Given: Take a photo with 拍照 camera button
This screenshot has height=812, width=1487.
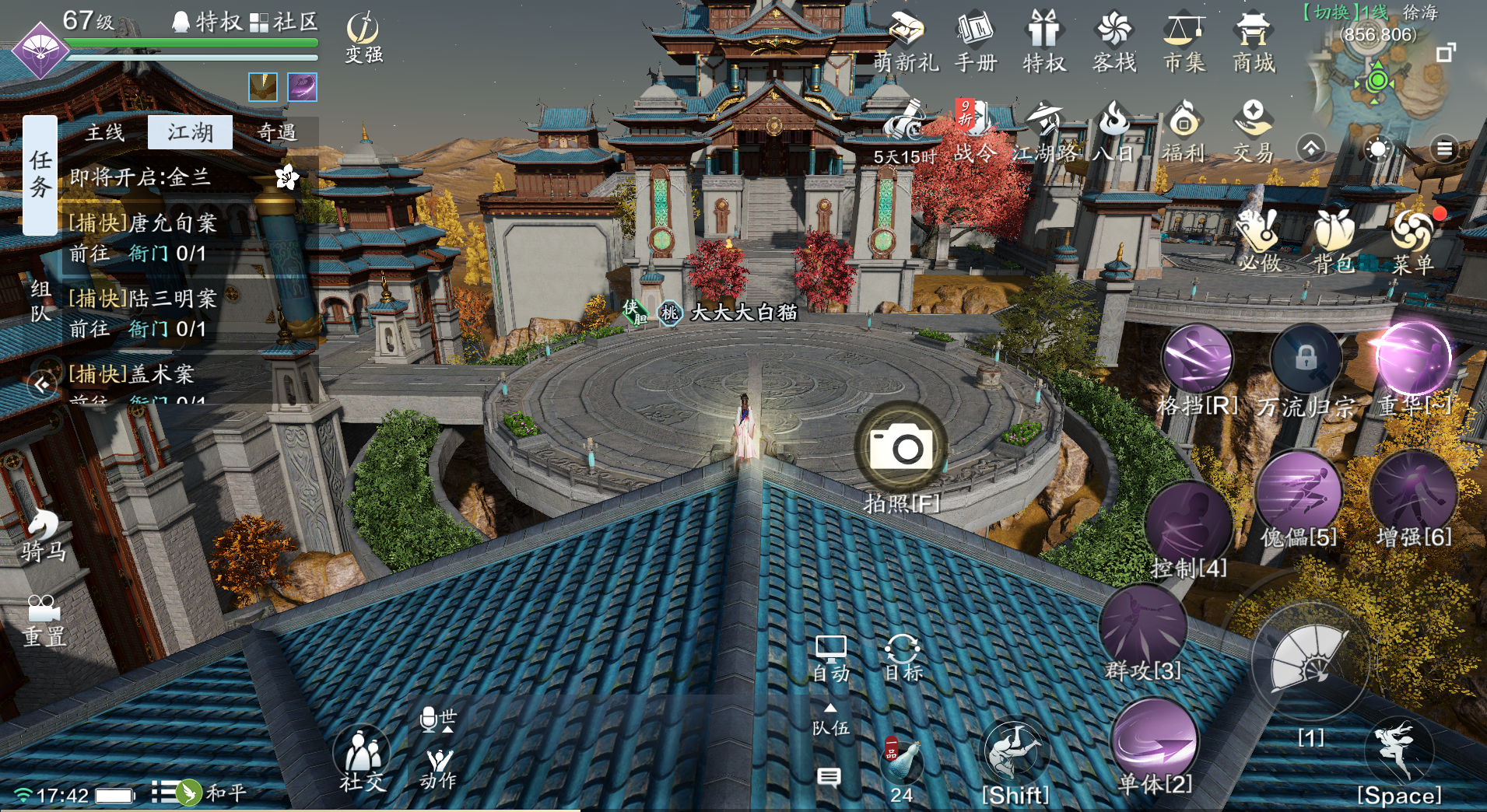Looking at the screenshot, I should click(901, 447).
